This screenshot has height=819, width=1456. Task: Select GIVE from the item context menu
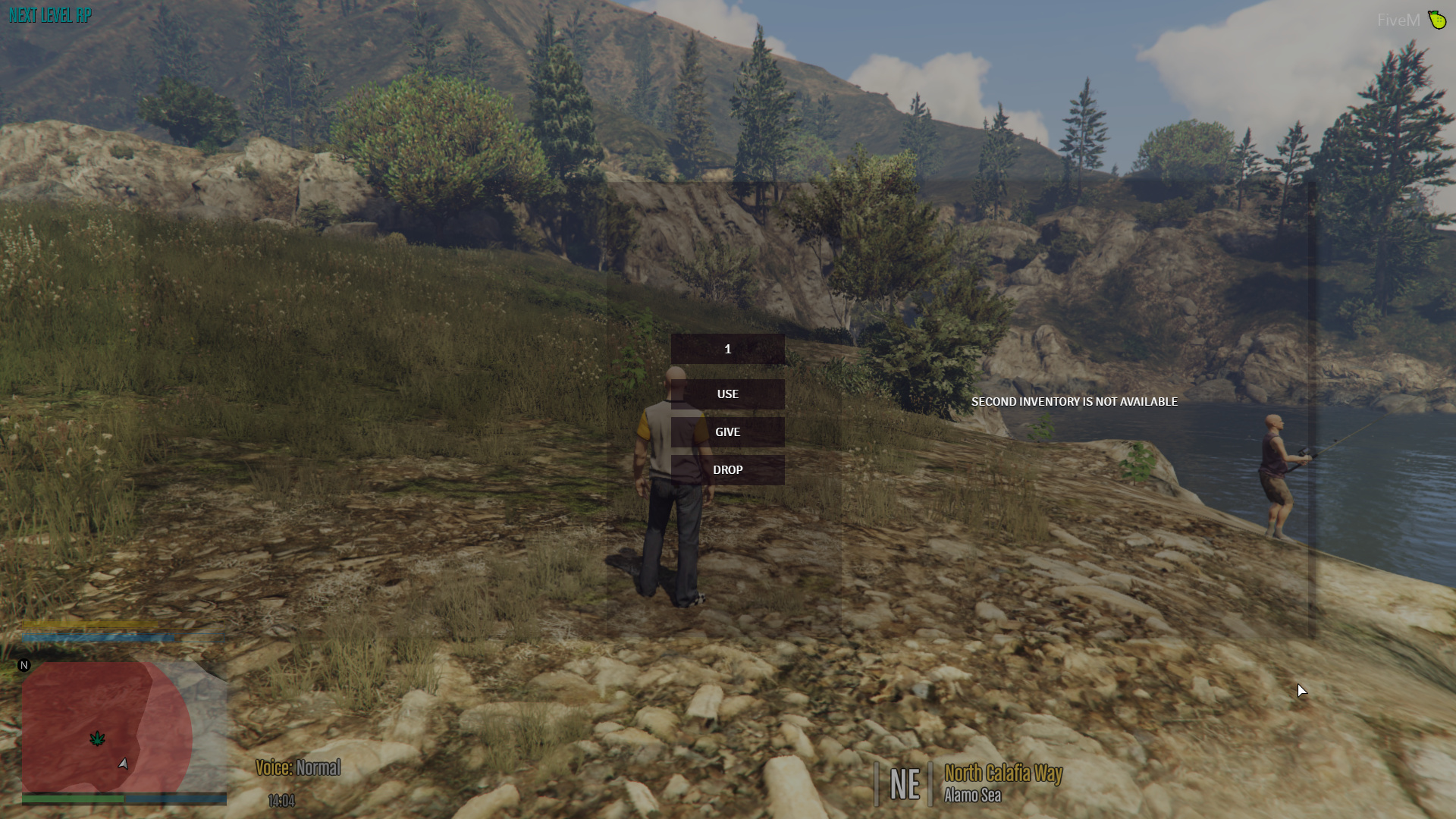click(727, 431)
